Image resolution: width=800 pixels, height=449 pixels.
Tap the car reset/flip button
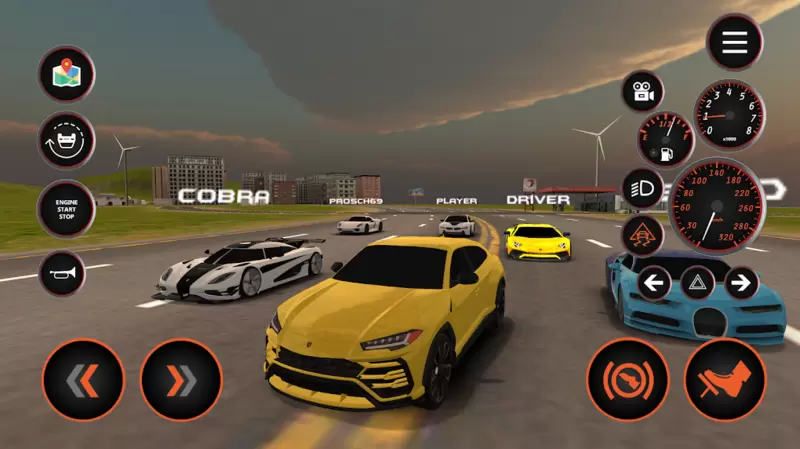(67, 140)
